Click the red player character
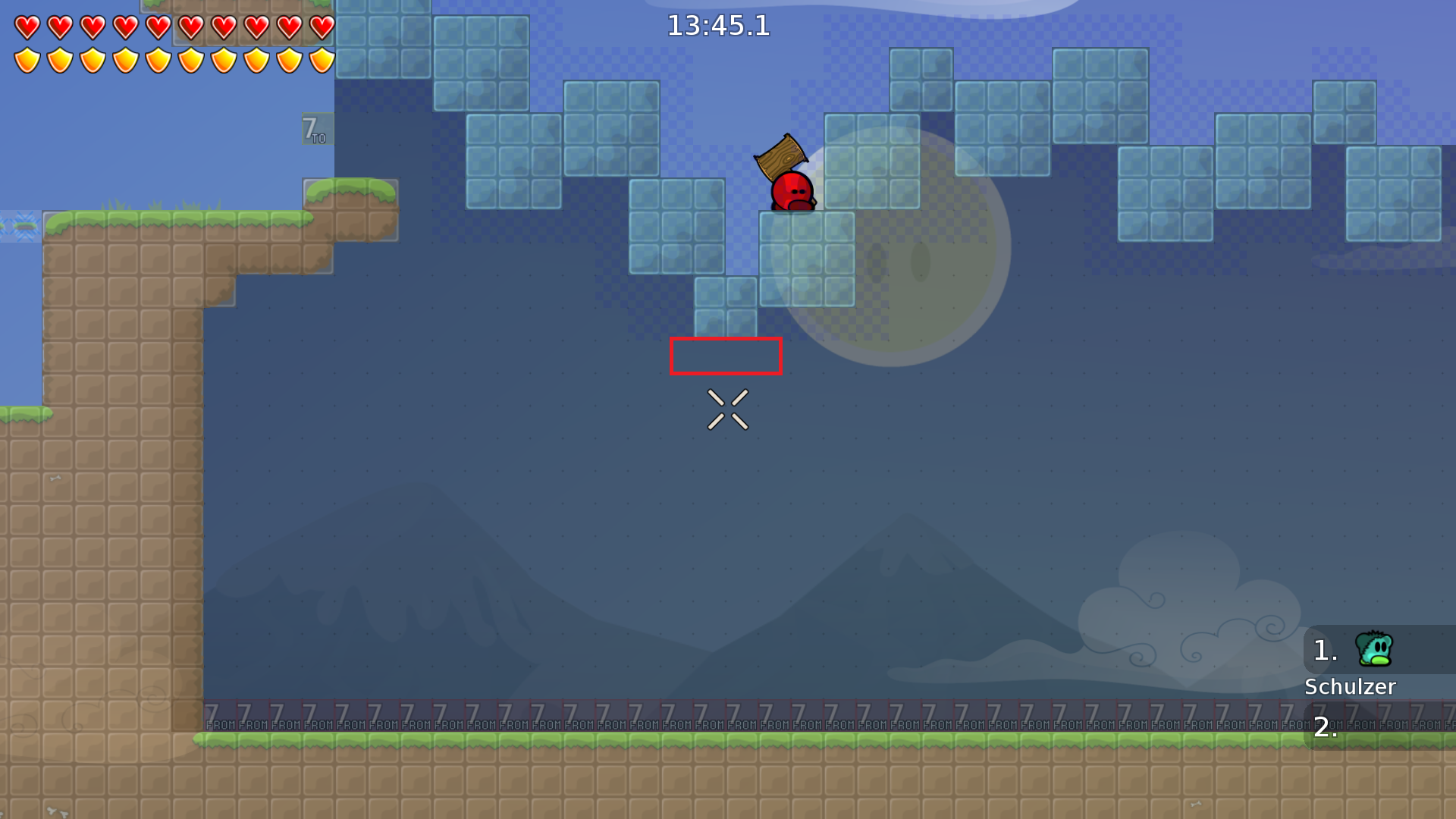The width and height of the screenshot is (1456, 819). click(790, 192)
